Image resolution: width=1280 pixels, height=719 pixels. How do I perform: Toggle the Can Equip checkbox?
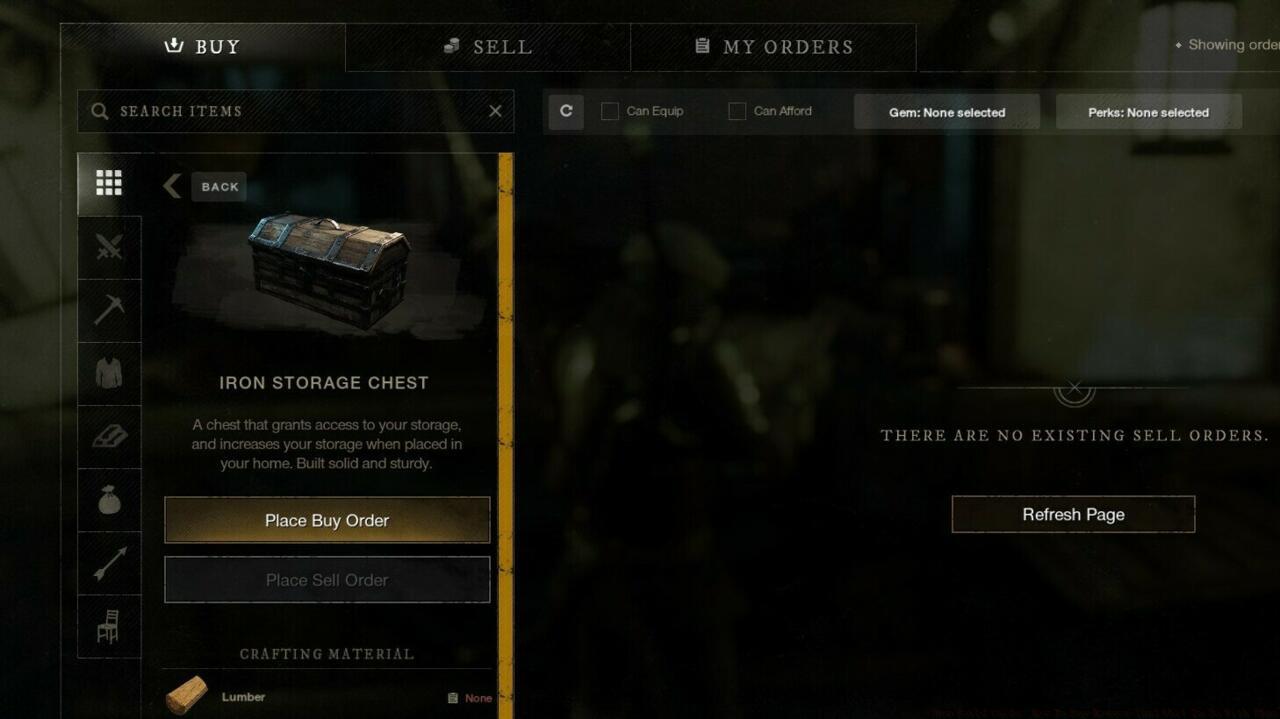(x=610, y=111)
